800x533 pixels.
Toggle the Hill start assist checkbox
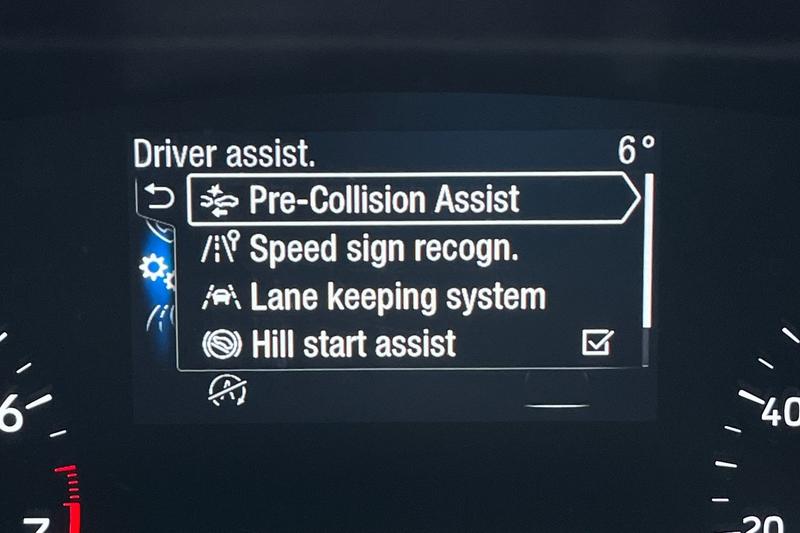point(597,344)
